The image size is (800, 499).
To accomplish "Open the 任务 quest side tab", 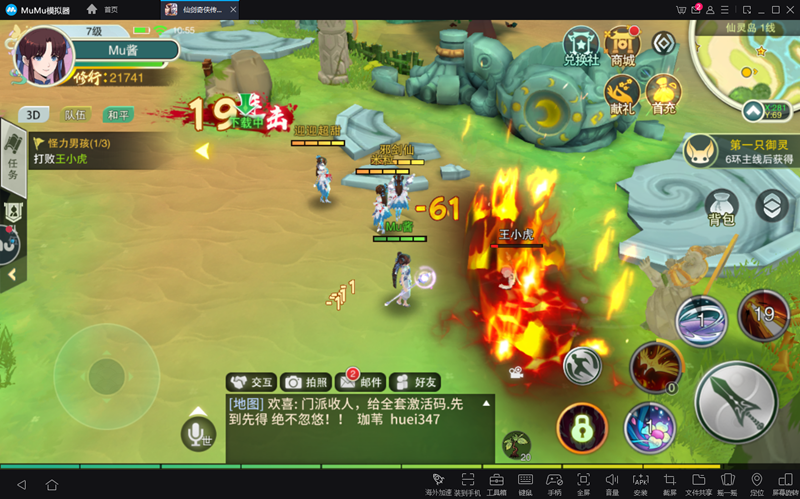I will tap(13, 160).
